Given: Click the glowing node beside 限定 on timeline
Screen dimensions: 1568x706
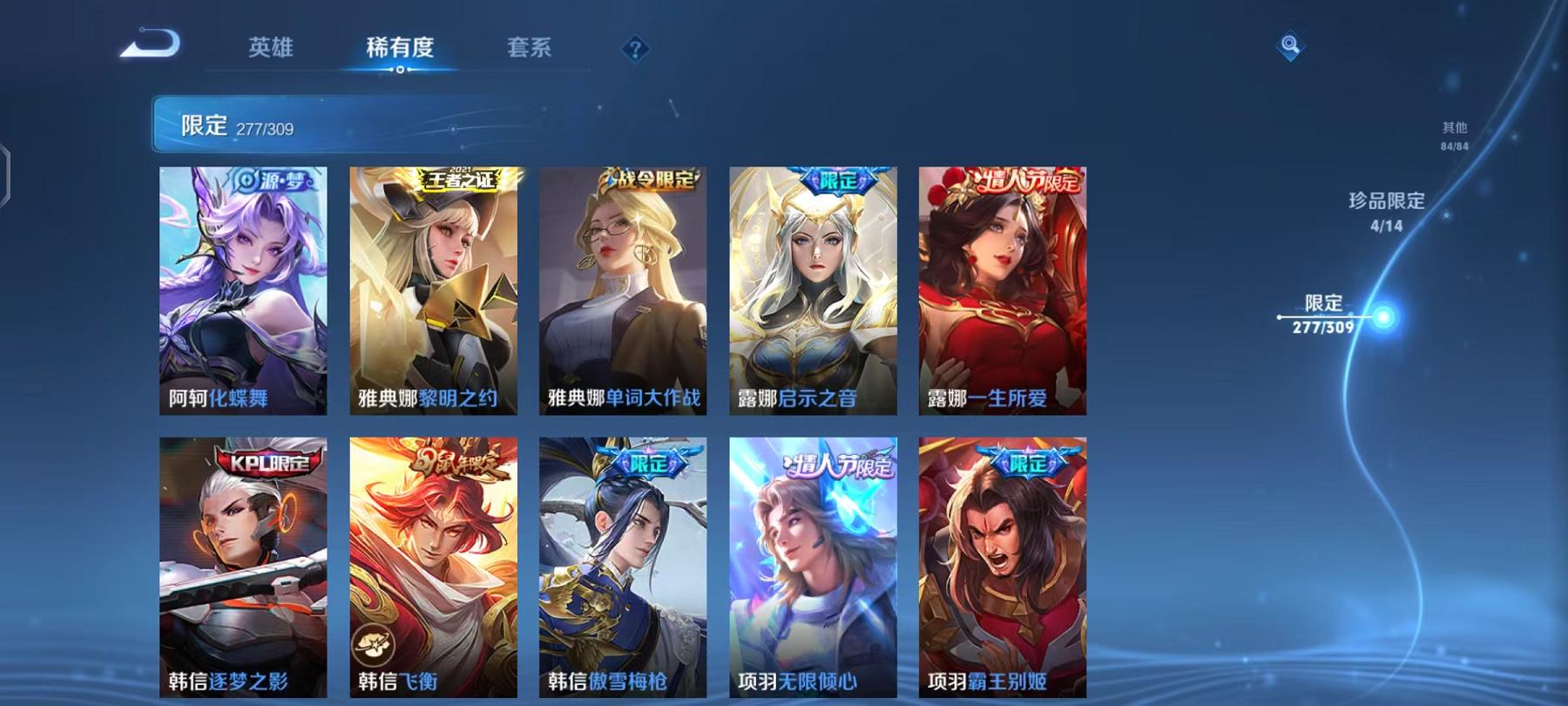Looking at the screenshot, I should (x=1382, y=317).
